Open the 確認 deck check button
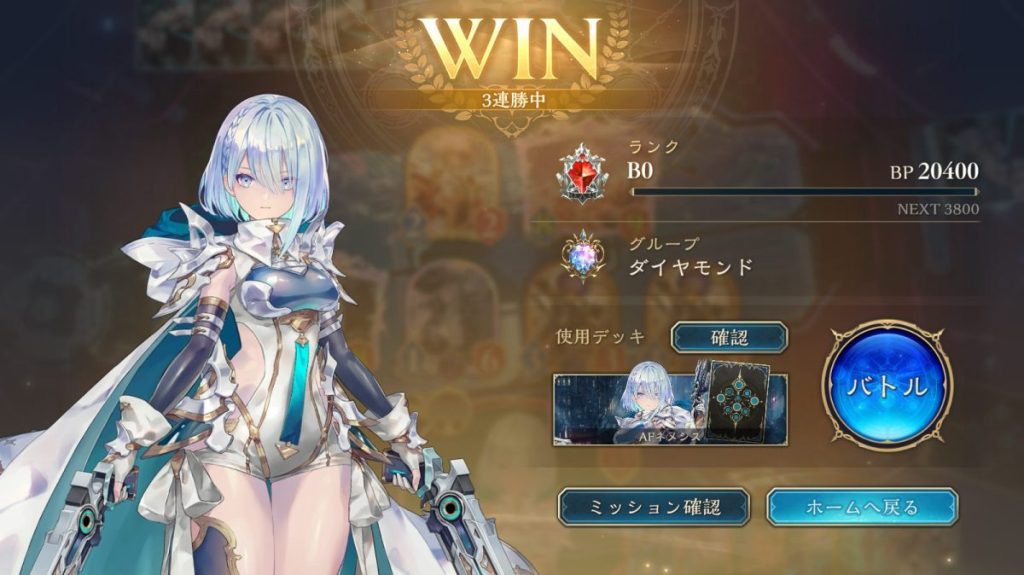 click(x=729, y=338)
